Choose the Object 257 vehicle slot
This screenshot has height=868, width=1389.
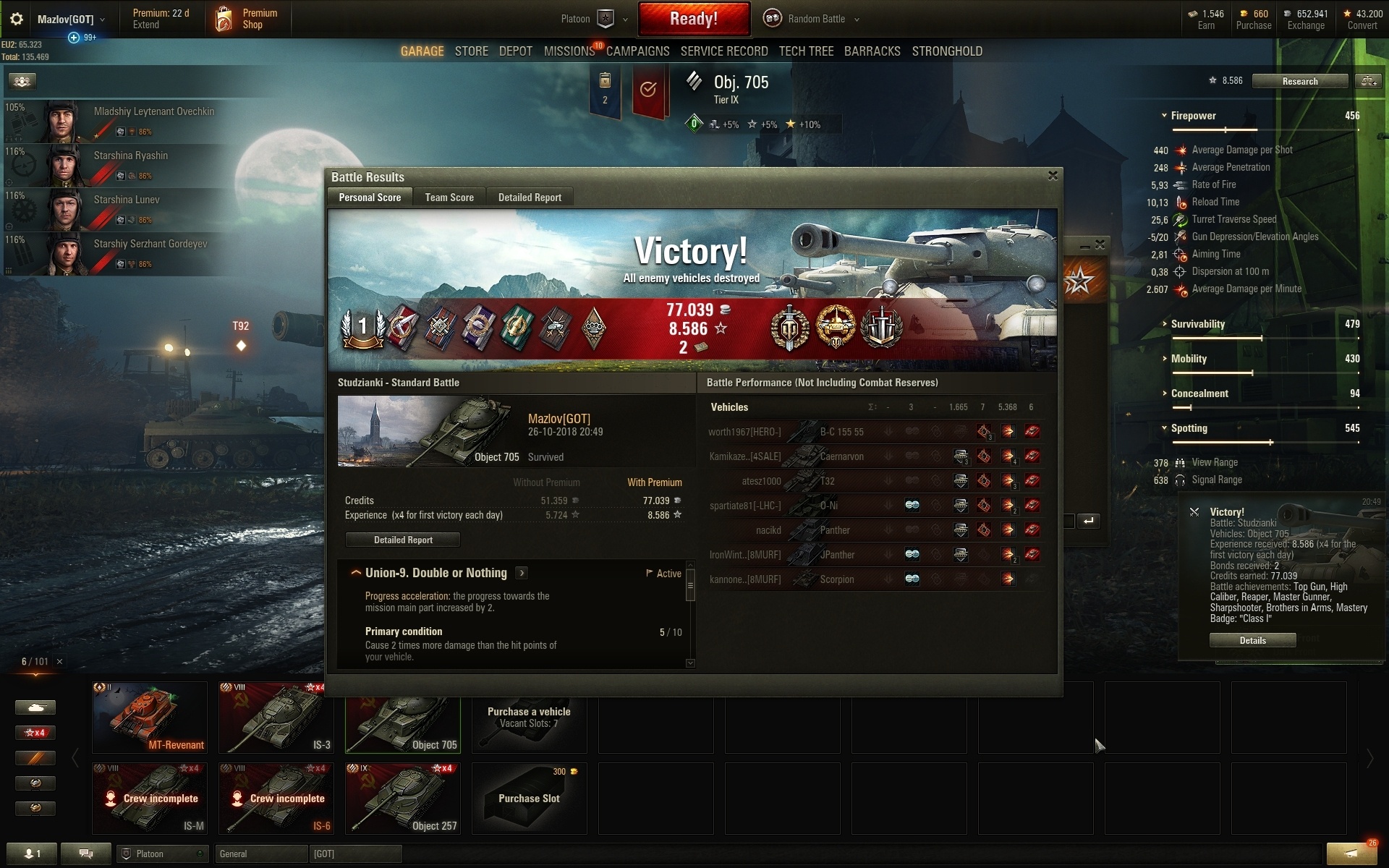403,799
